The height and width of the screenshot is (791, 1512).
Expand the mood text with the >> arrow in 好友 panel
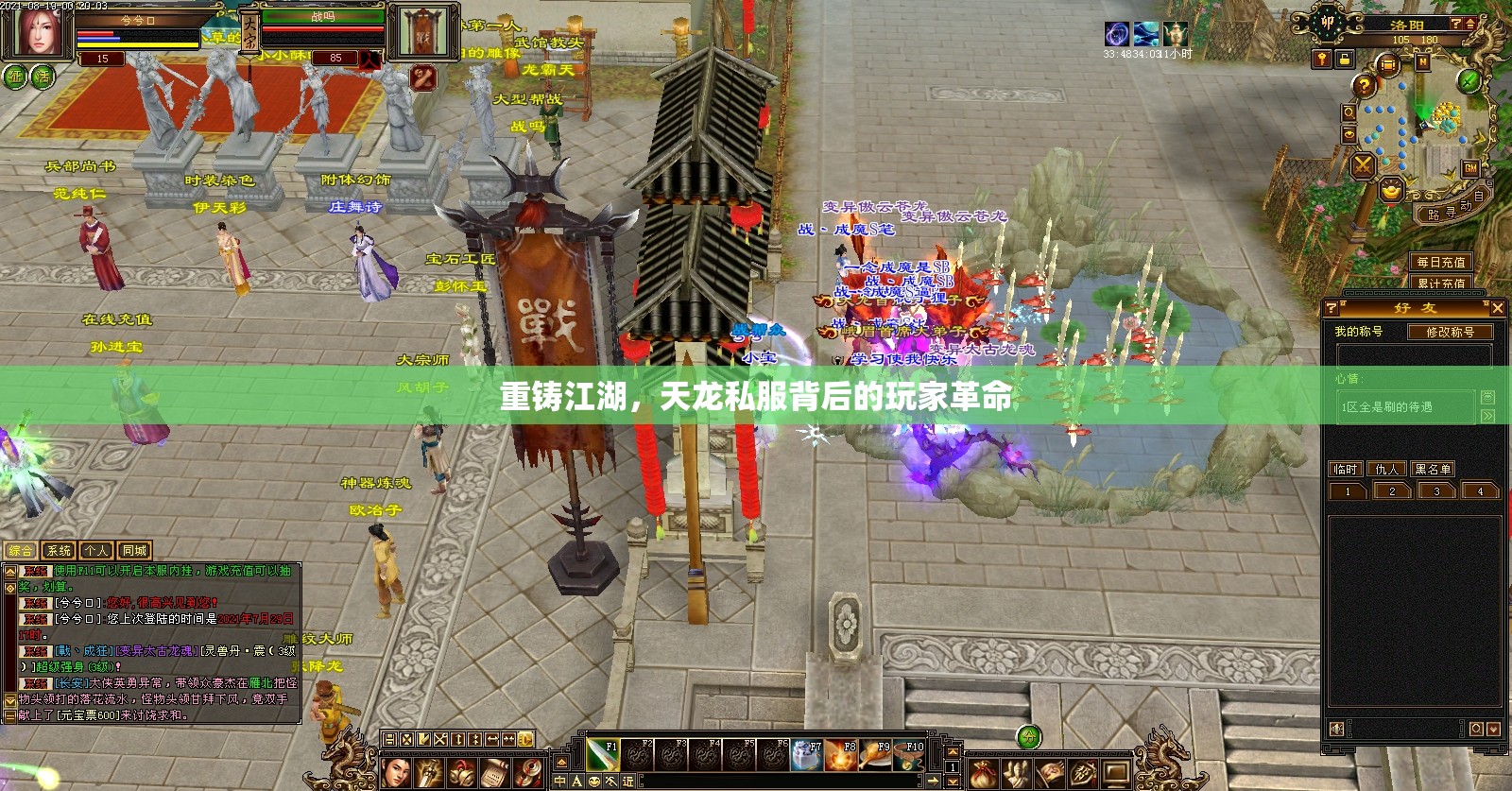(1488, 415)
